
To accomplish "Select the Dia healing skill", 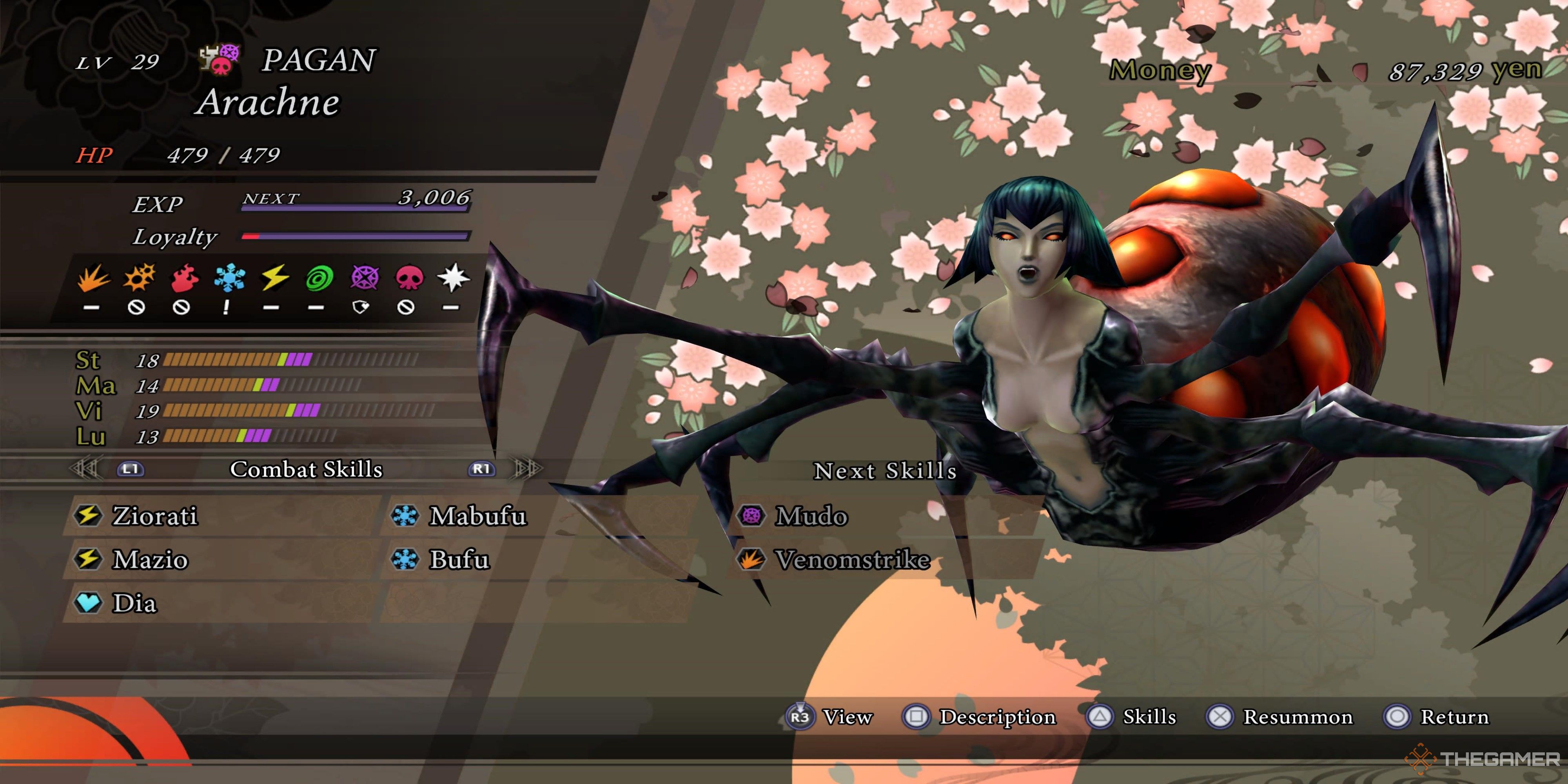I will coord(134,603).
